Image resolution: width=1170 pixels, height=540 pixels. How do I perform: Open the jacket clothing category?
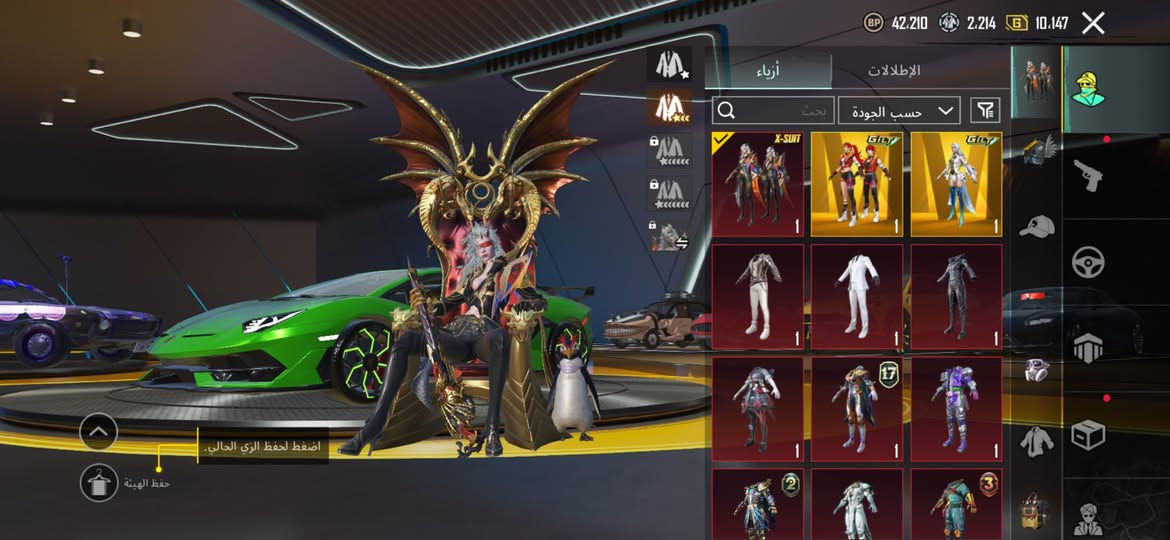tap(1036, 440)
